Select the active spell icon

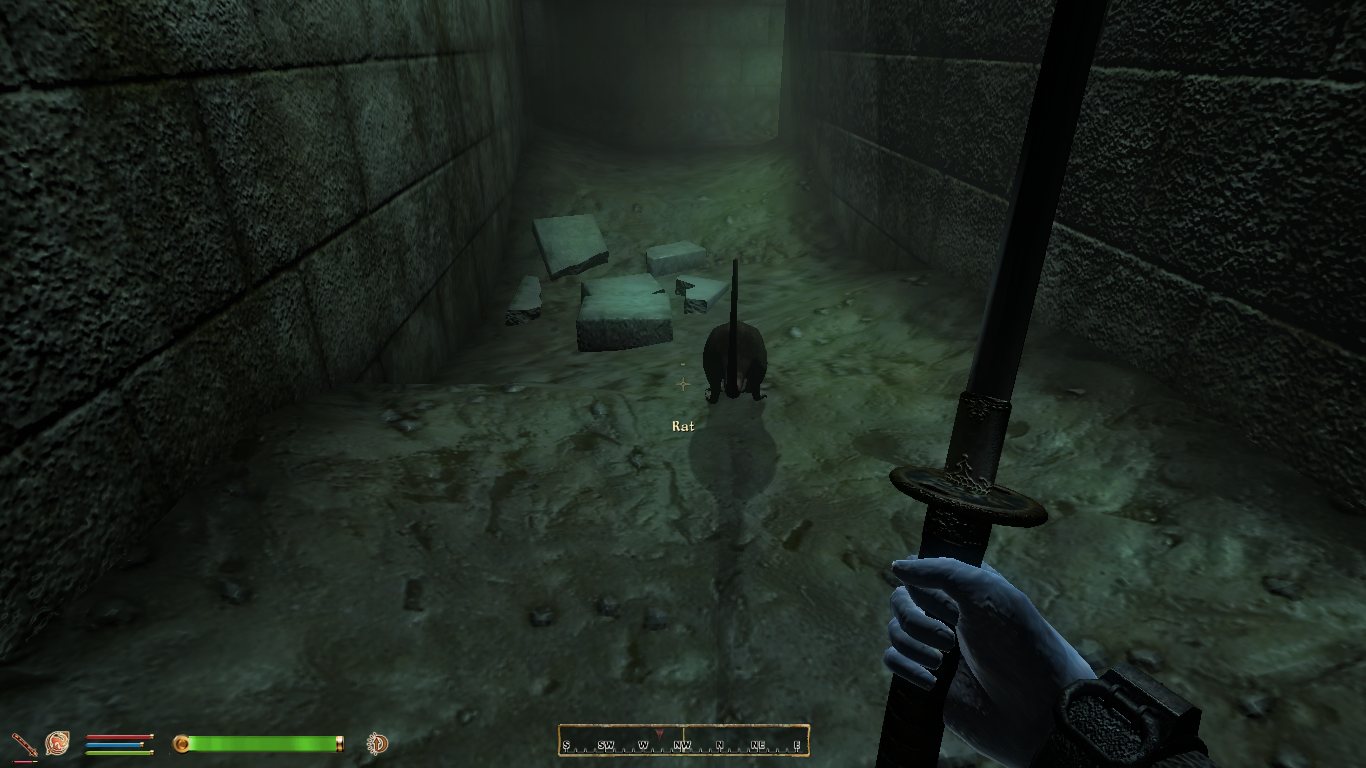pos(57,743)
